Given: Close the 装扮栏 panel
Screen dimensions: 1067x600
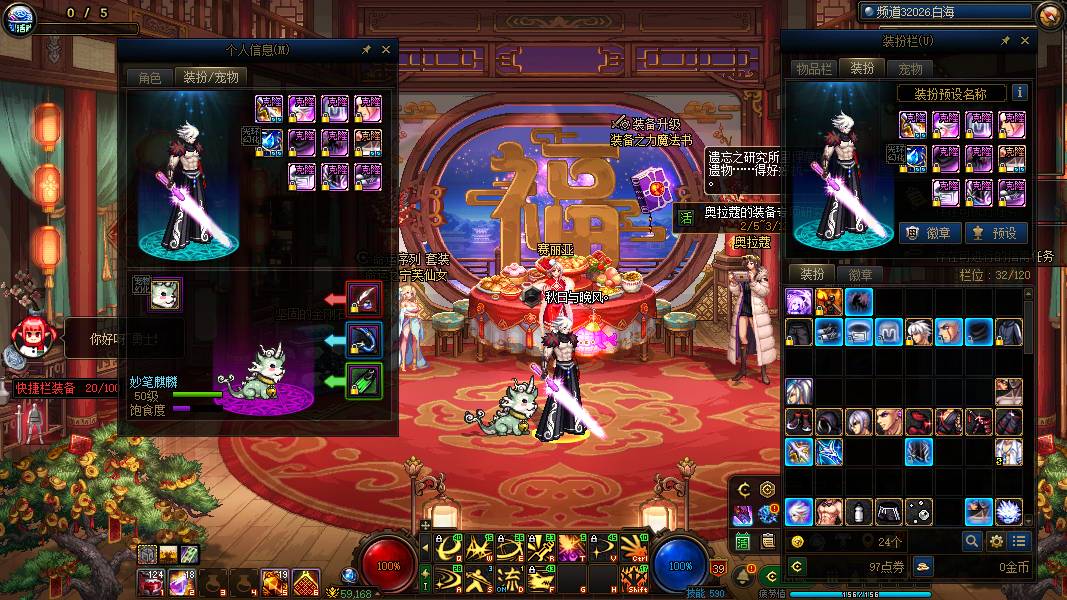Looking at the screenshot, I should point(1025,41).
